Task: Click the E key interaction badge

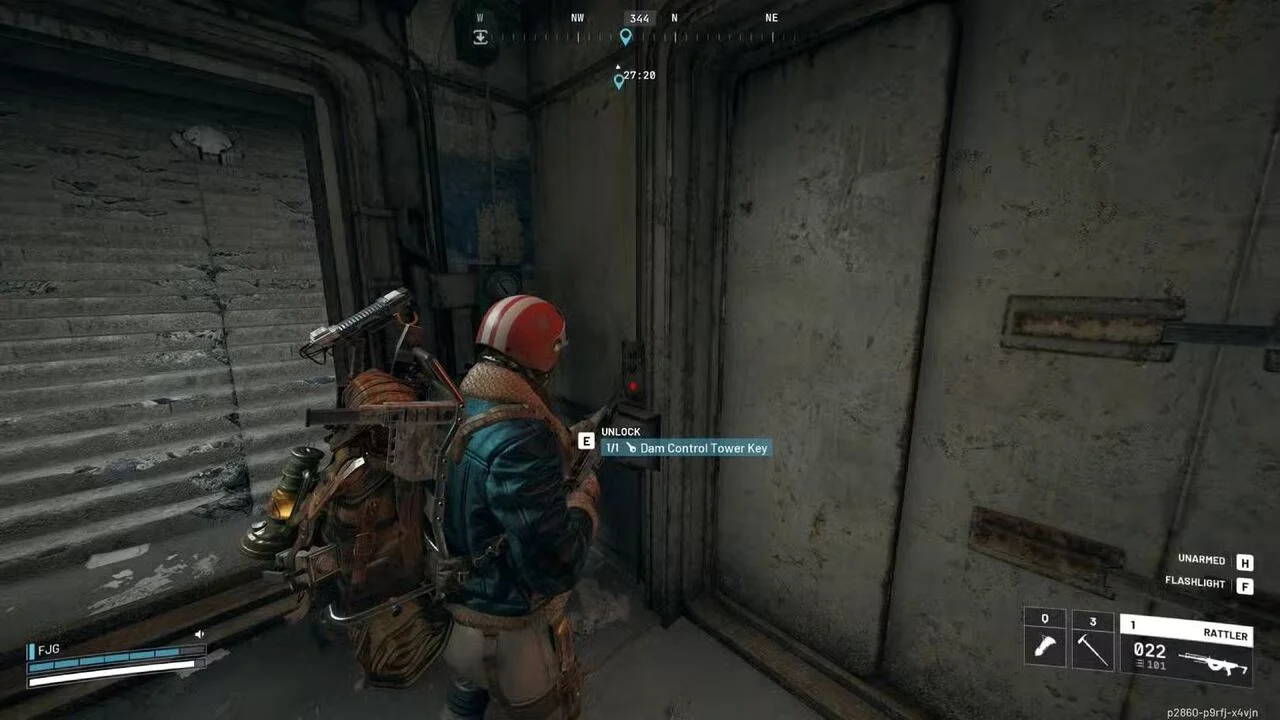Action: point(586,441)
